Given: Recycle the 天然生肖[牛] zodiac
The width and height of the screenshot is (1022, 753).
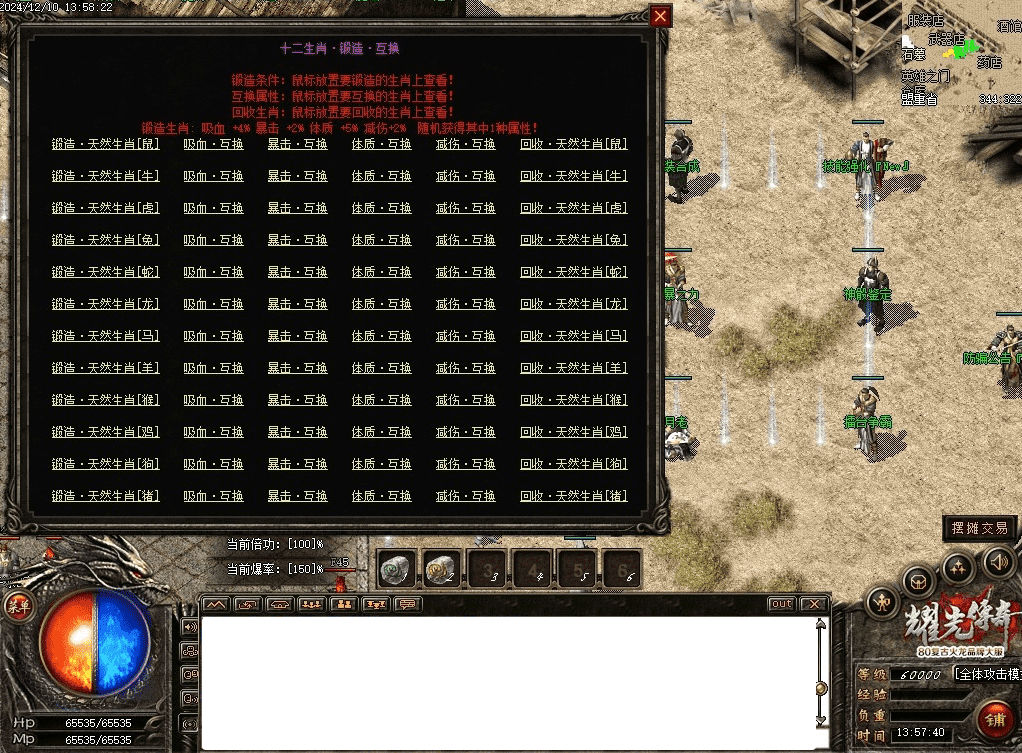Looking at the screenshot, I should 574,176.
